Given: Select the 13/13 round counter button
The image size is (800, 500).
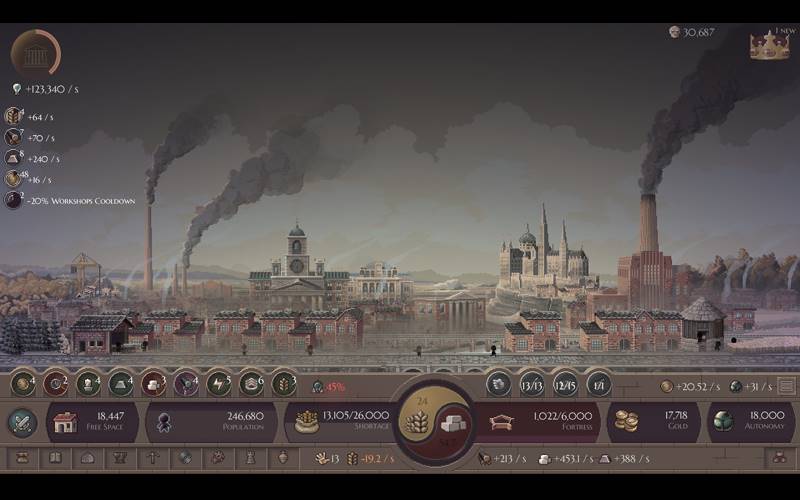Looking at the screenshot, I should [532, 384].
